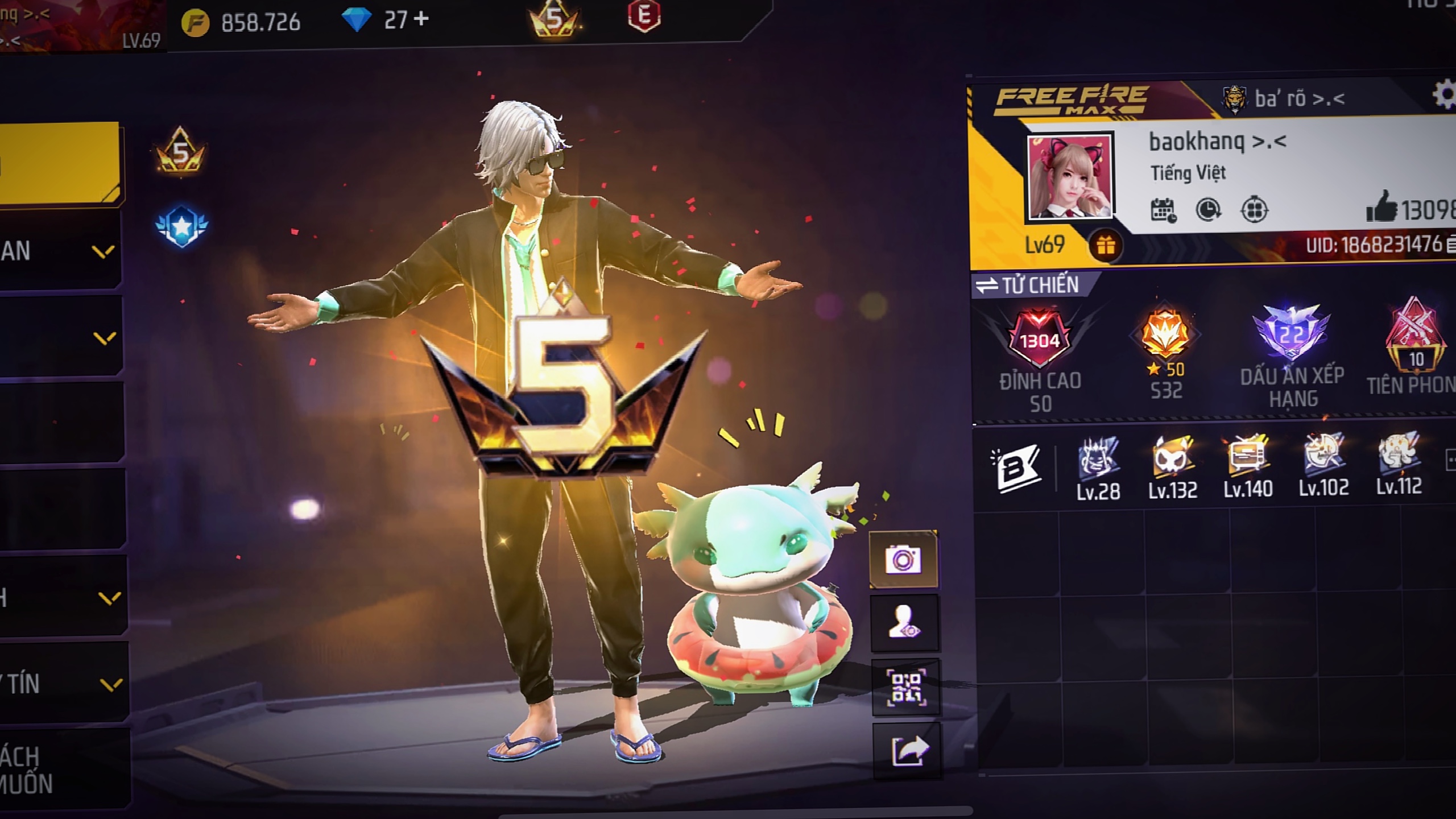The width and height of the screenshot is (1456, 819).
Task: Switch mode using Tử Chiến toggle
Action: click(x=1028, y=285)
